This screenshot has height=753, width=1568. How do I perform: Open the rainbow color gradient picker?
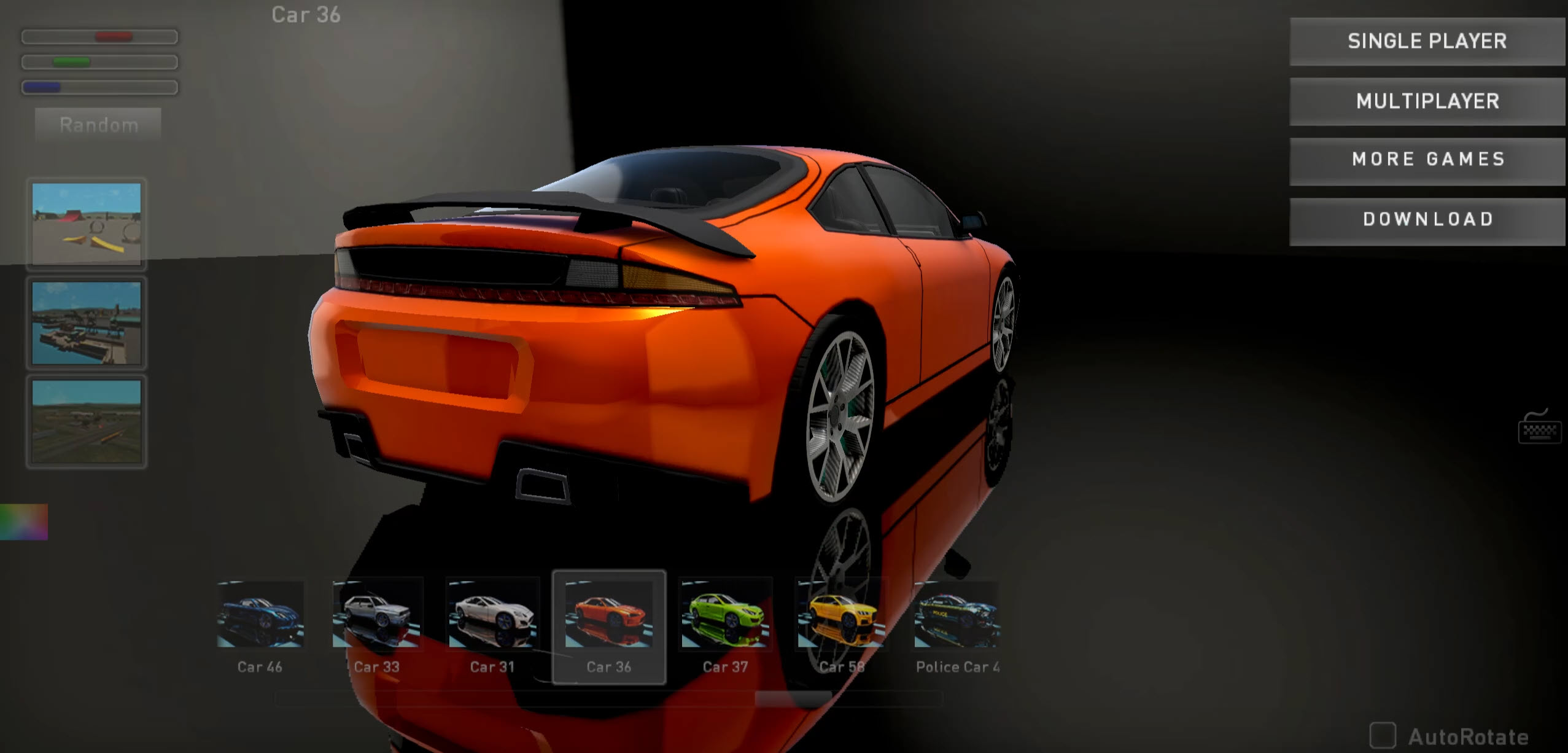coord(23,521)
